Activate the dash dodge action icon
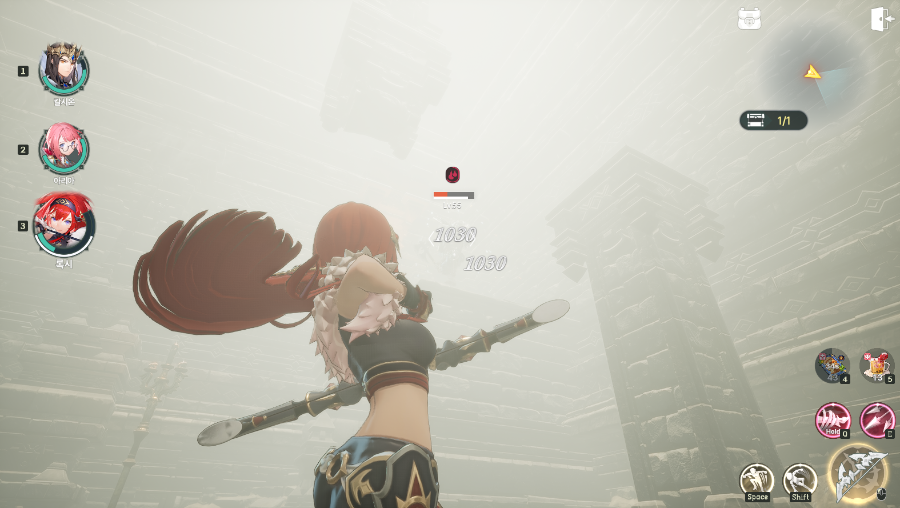Viewport: 900px width, 508px height. pos(799,480)
